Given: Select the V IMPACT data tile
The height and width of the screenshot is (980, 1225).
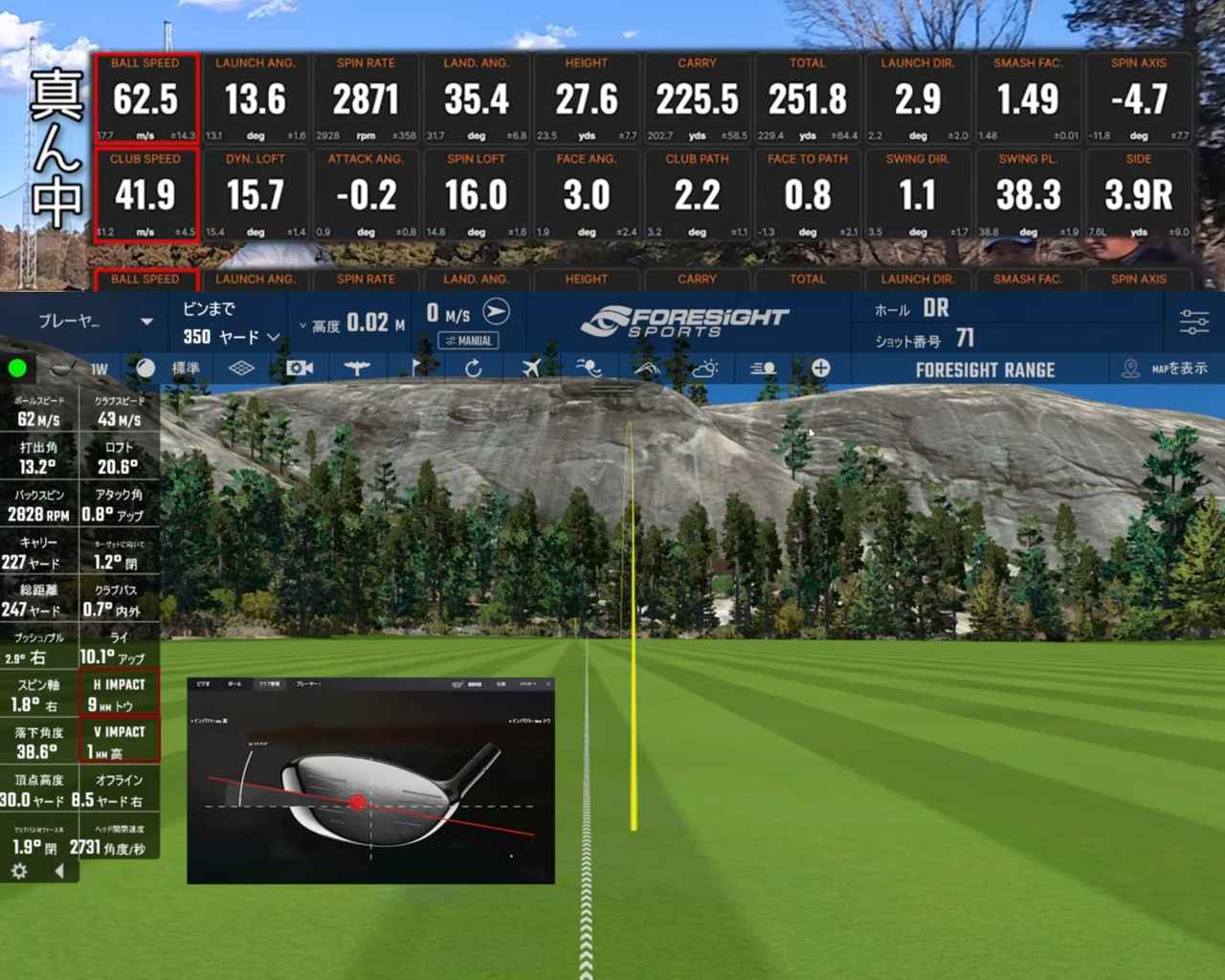Looking at the screenshot, I should (119, 741).
